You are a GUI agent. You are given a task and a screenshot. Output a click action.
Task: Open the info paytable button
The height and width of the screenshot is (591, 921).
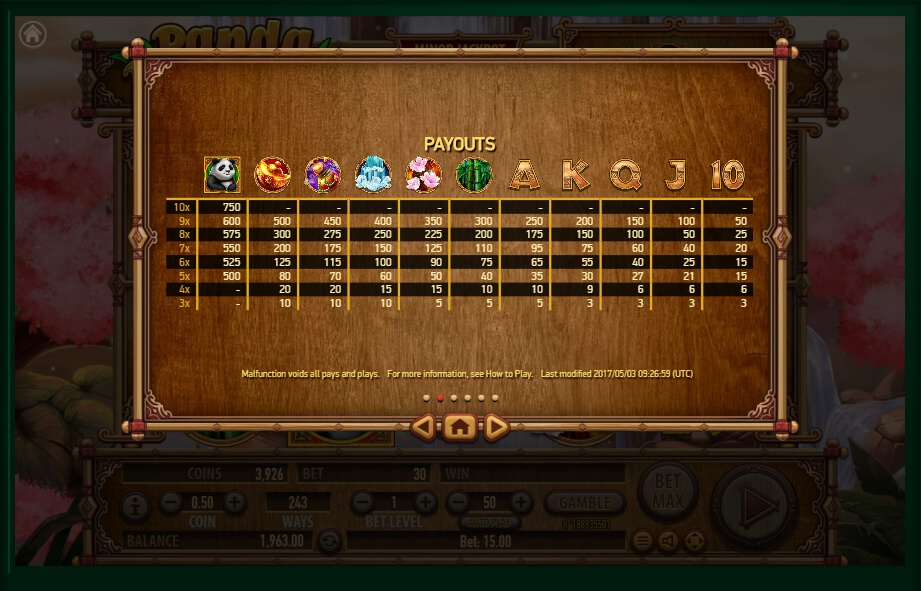click(x=134, y=506)
